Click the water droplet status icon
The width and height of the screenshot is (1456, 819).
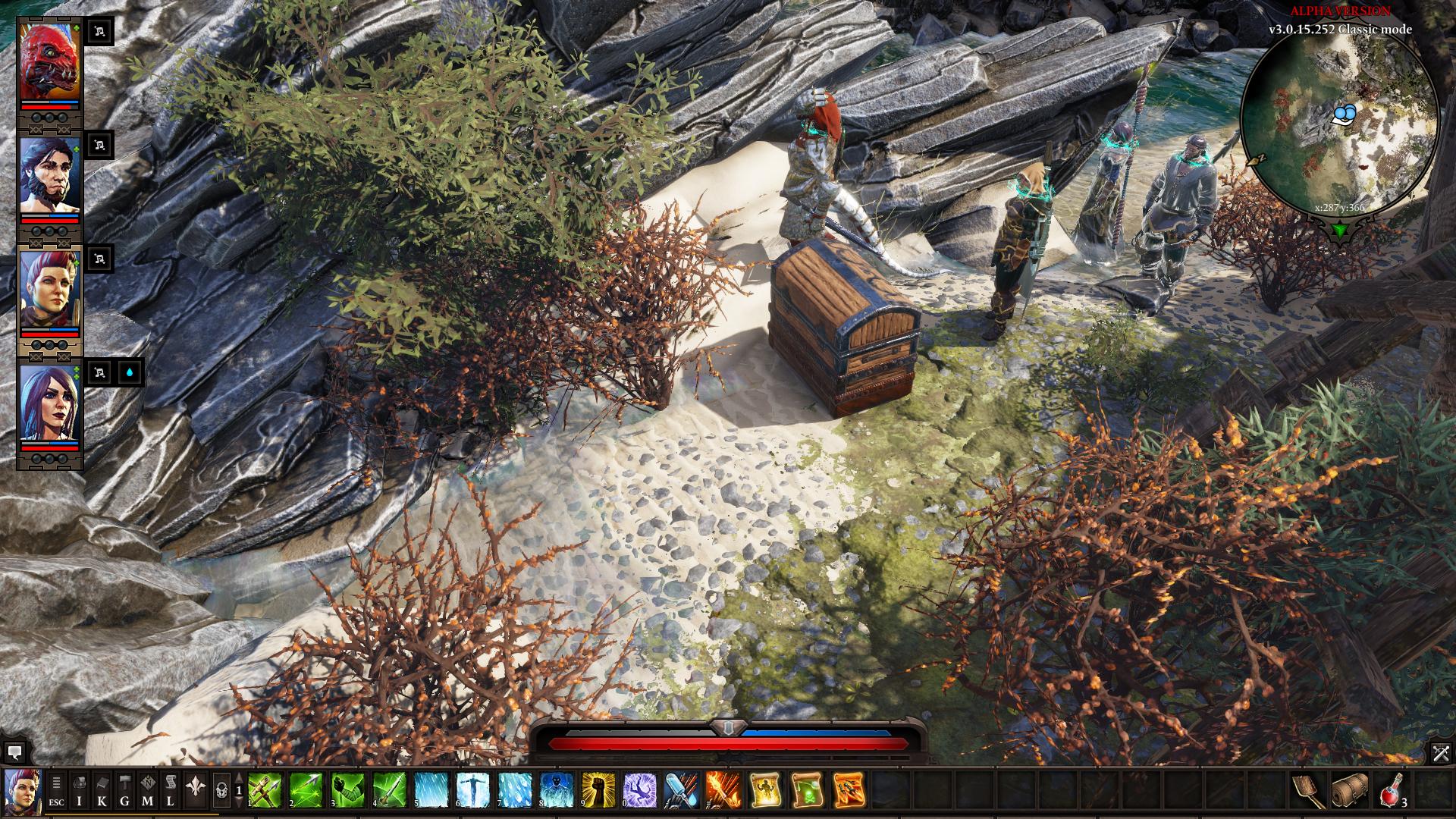coord(131,372)
